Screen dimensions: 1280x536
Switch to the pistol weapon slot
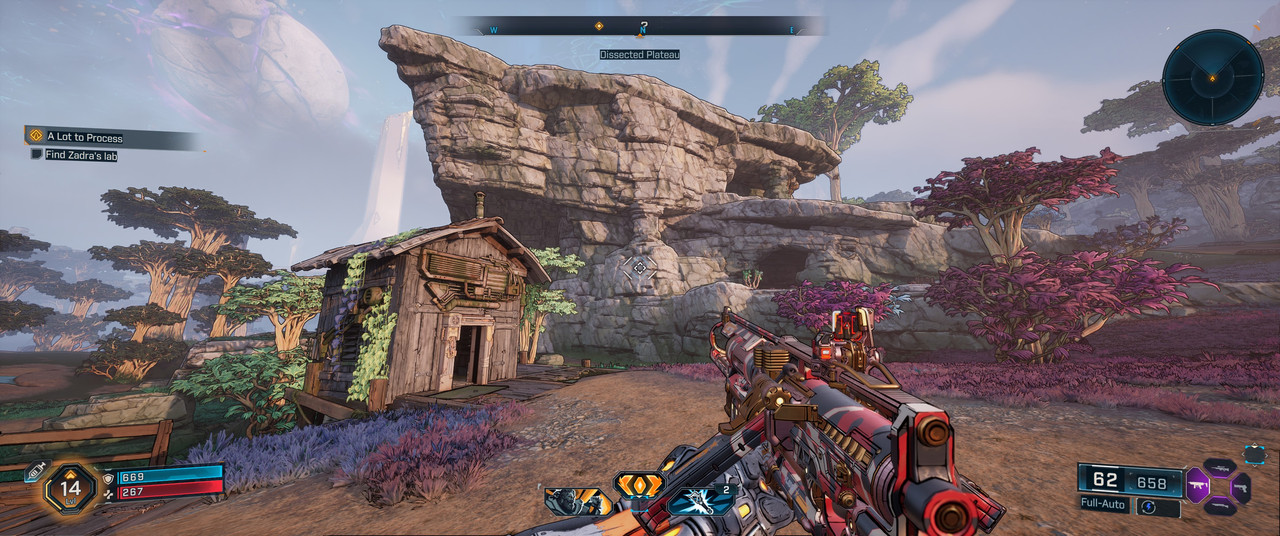pos(1241,487)
